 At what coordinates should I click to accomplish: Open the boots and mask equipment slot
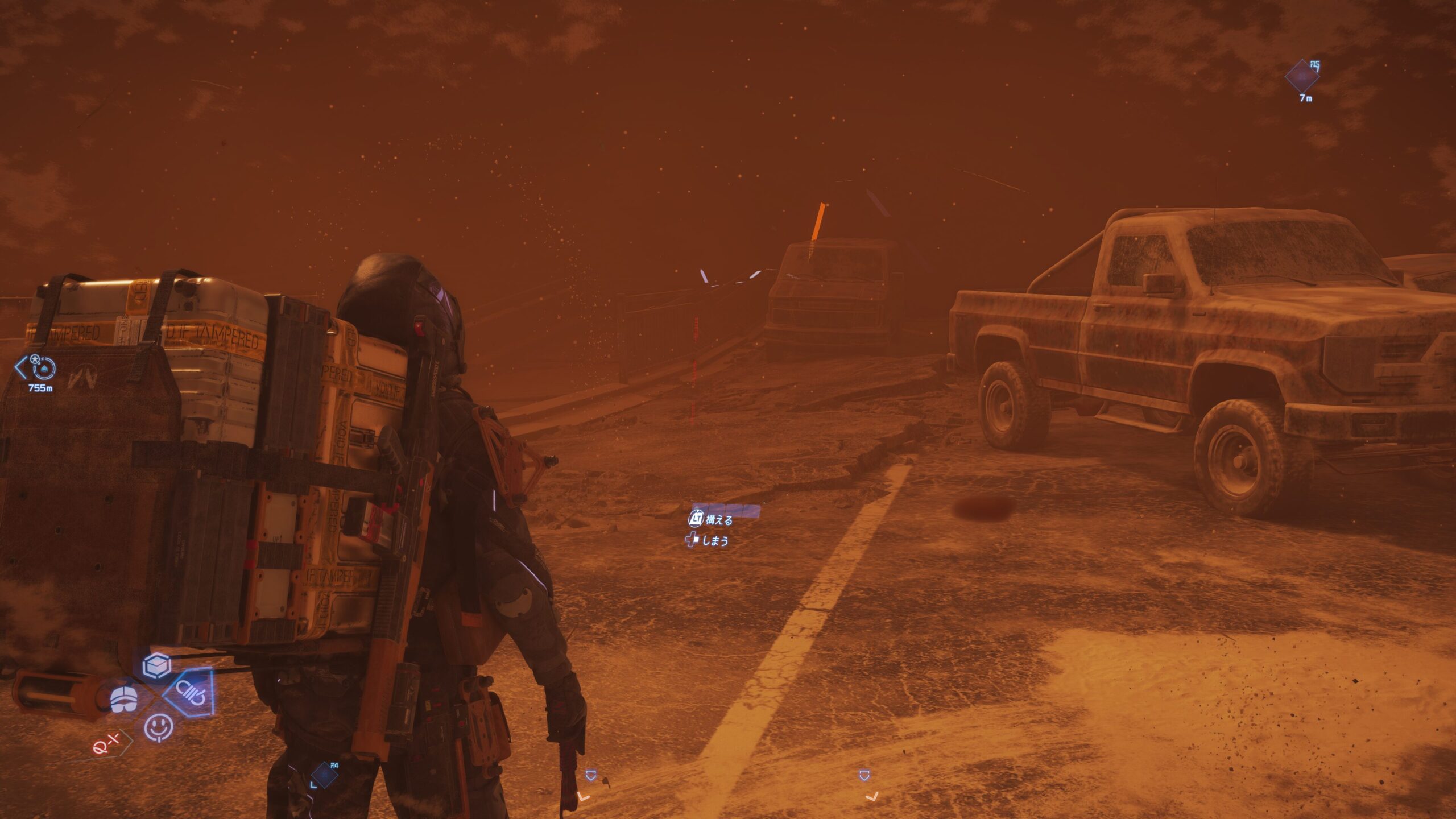pyautogui.click(x=125, y=698)
